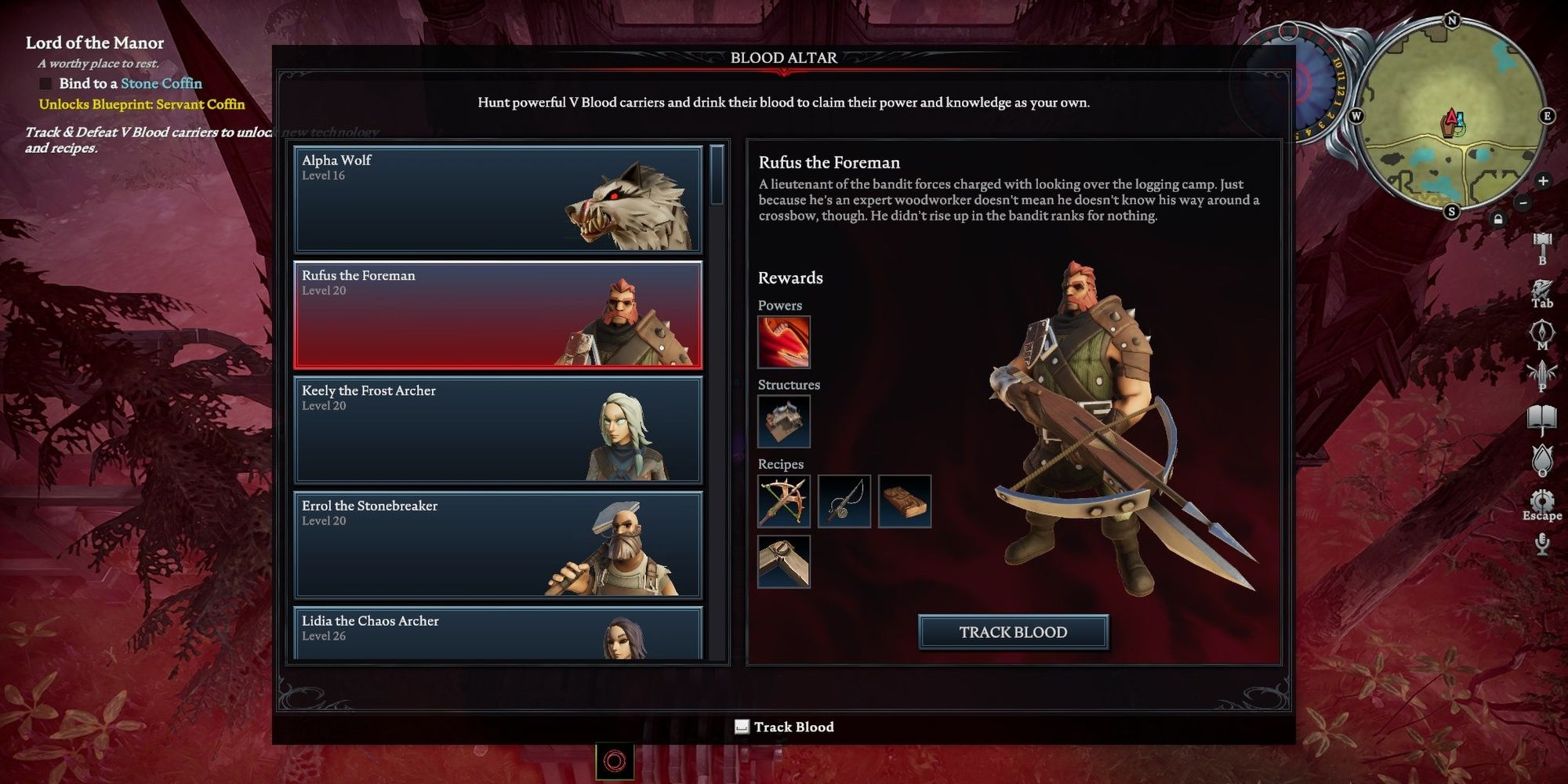Zoom out the minimap with minus button
Viewport: 1568px width, 784px height.
1523,203
